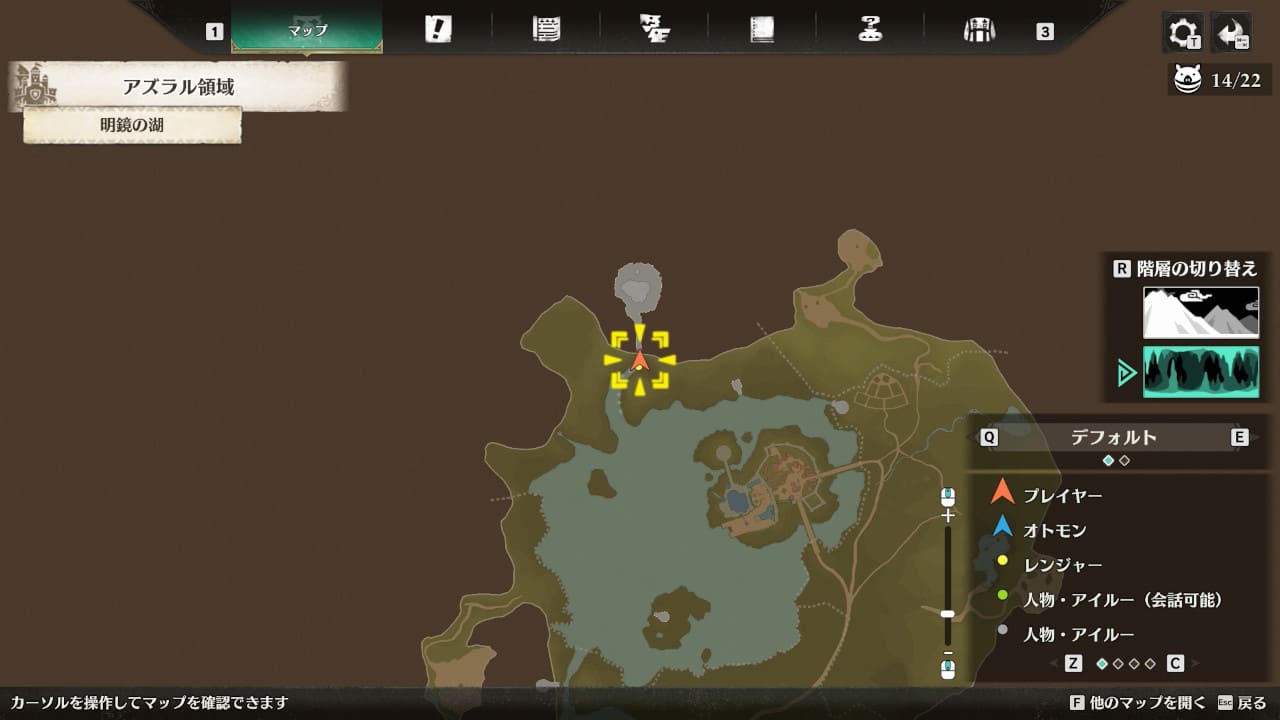Viewport: 1280px width, 720px height.
Task: Click the プレイヤー legend entry
Action: tap(1062, 495)
